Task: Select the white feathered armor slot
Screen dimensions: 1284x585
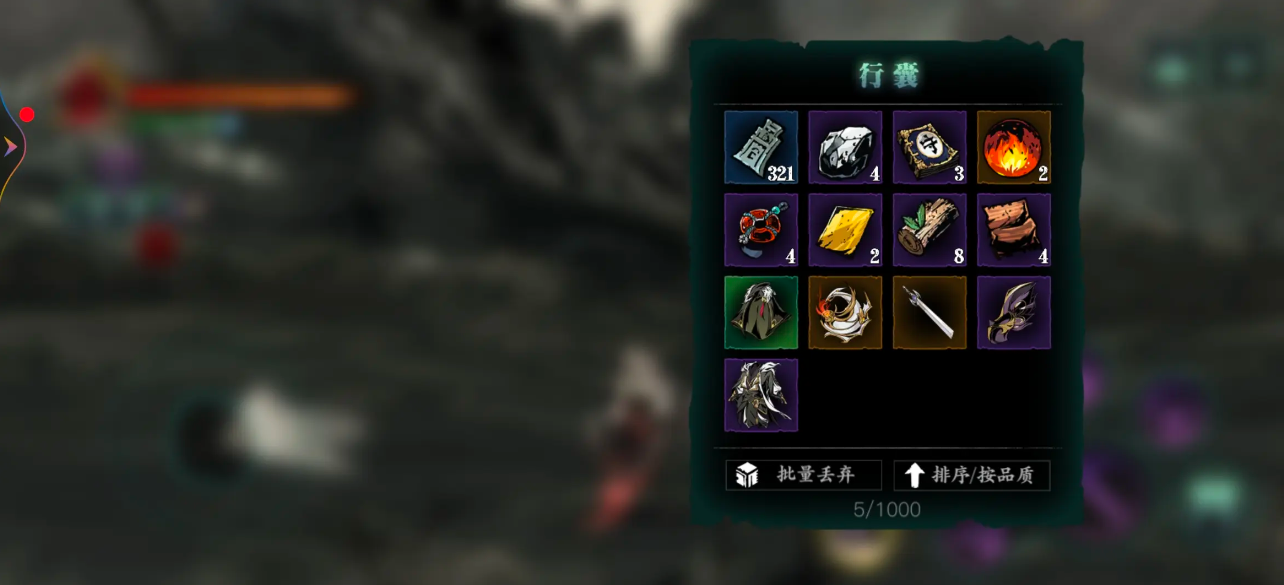Action: 761,395
